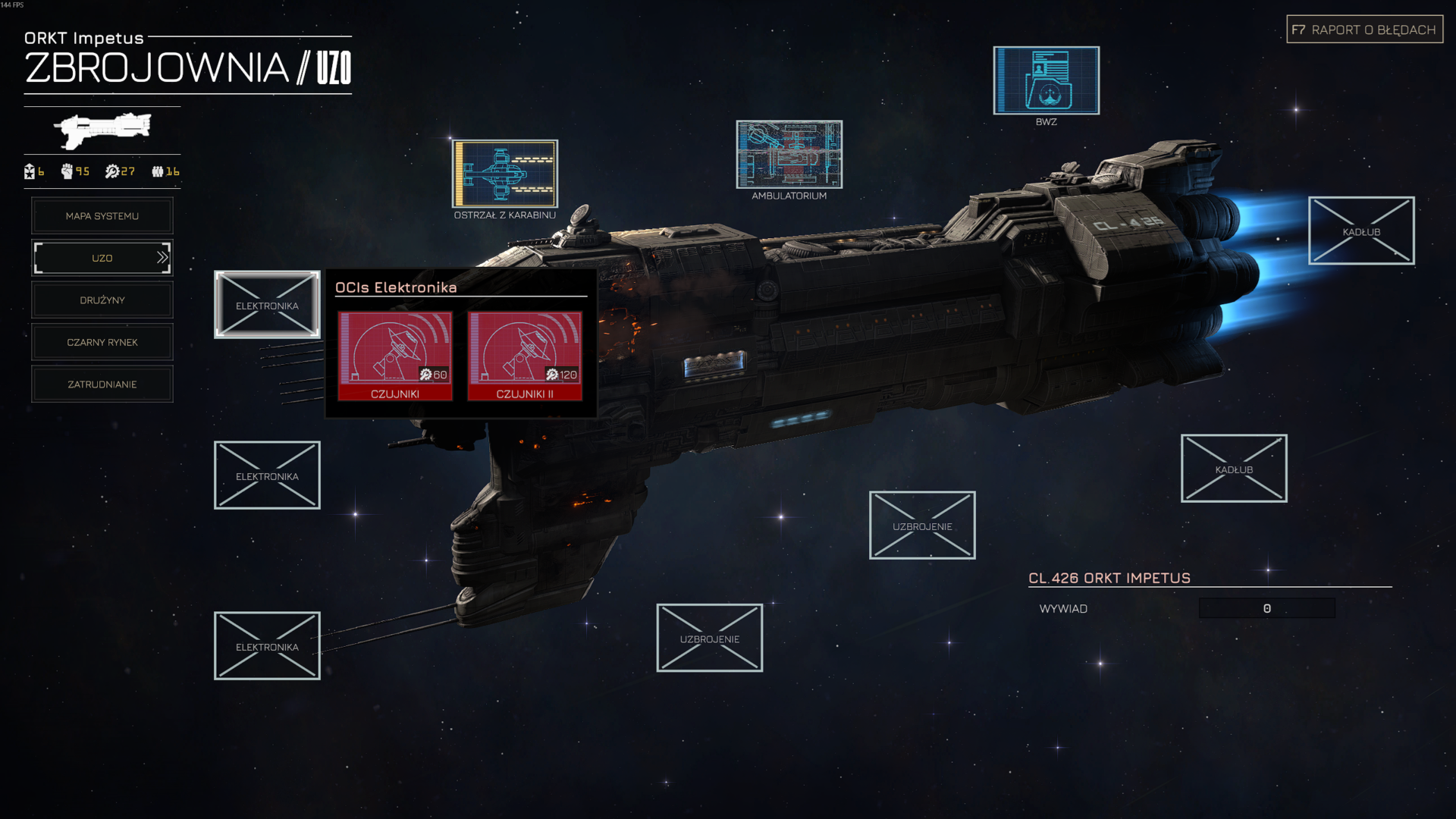
Task: Open the Czarny Rynek shop
Action: pos(102,343)
